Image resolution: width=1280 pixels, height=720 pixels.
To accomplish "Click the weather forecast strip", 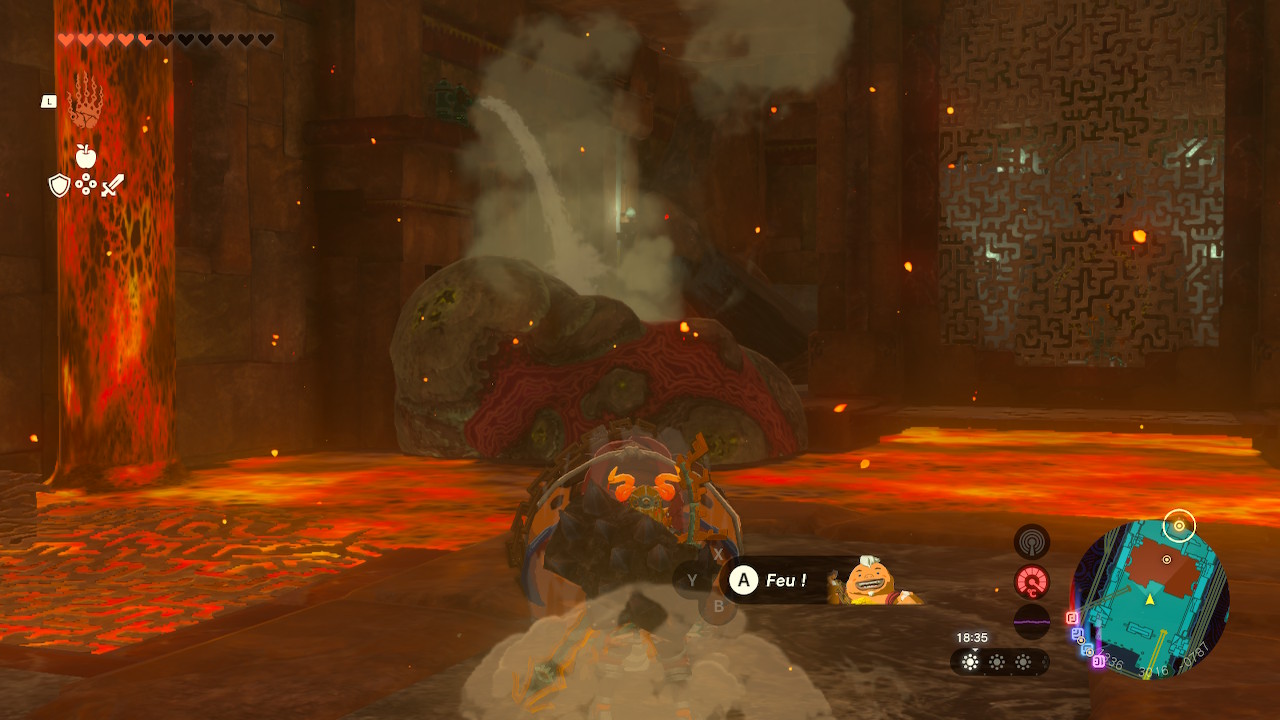I will (x=998, y=661).
